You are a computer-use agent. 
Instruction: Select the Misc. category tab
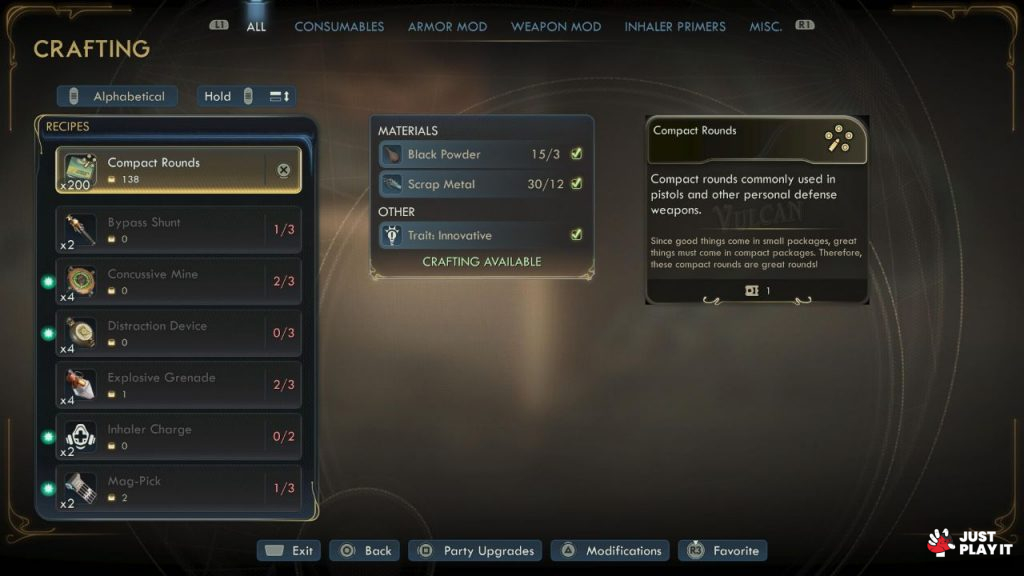[x=766, y=27]
